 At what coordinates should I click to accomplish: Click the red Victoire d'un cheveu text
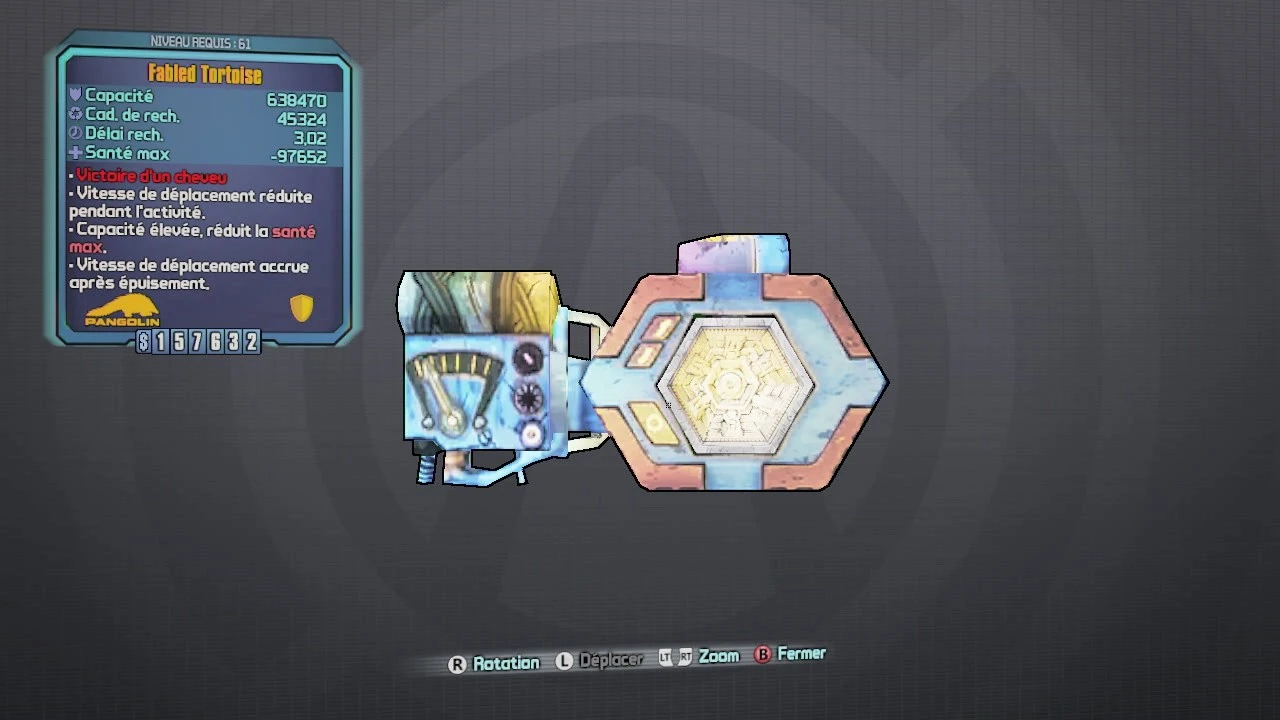150,176
